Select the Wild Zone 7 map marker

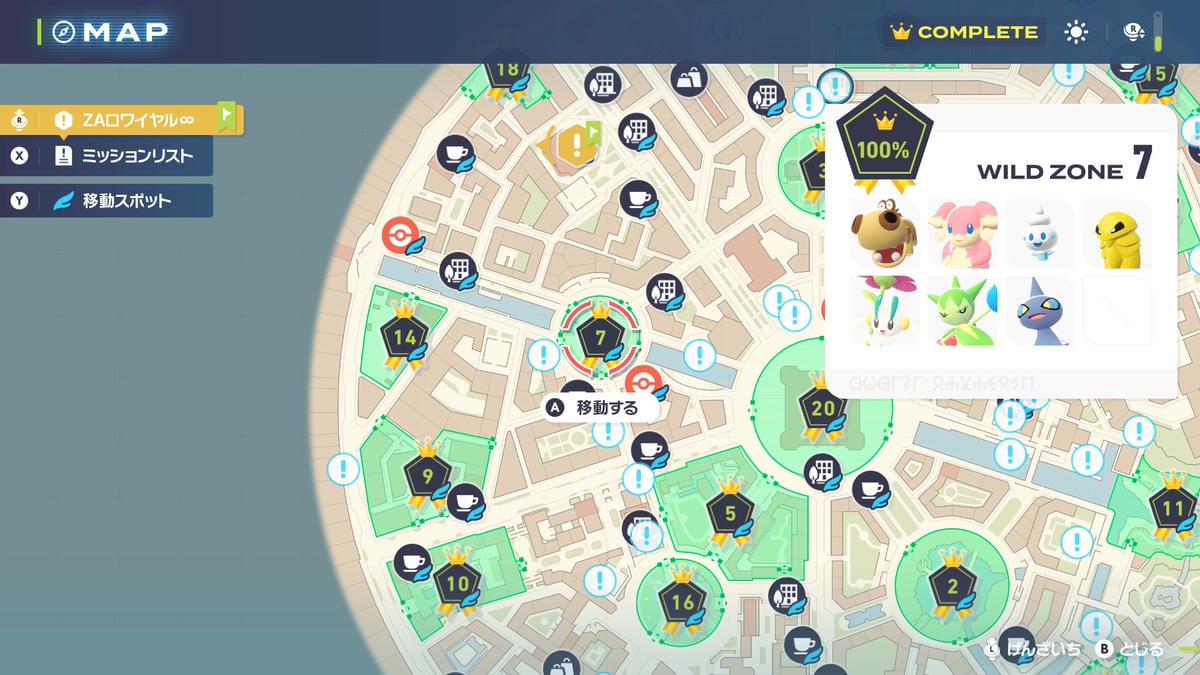(x=600, y=337)
